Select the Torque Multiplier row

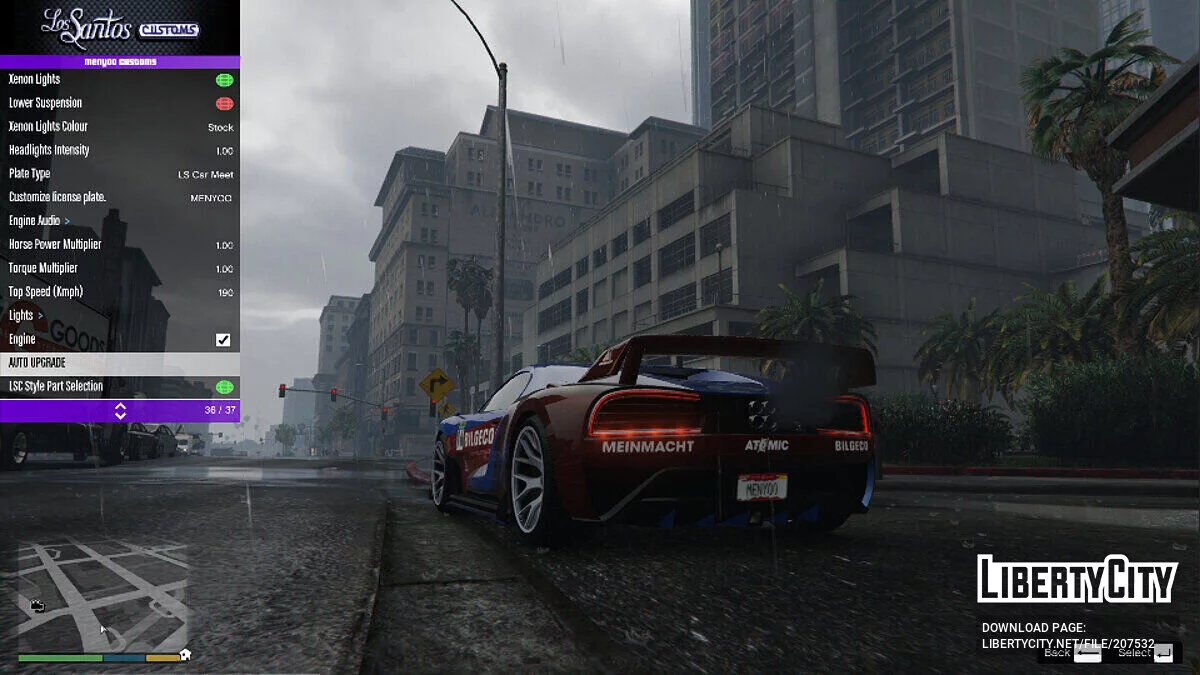(120, 268)
